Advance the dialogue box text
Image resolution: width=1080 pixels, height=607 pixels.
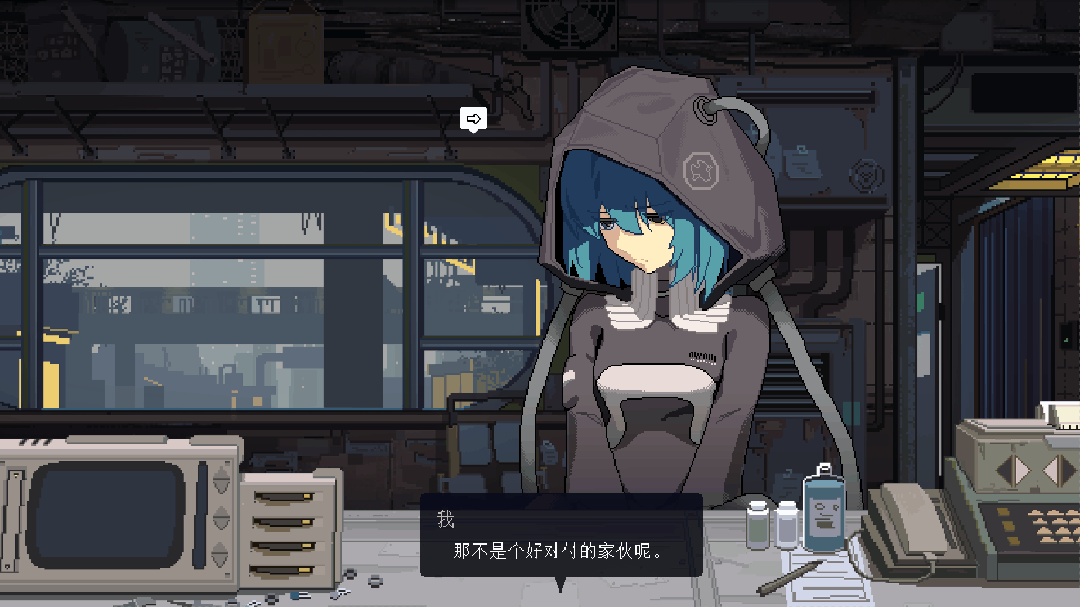click(x=560, y=536)
